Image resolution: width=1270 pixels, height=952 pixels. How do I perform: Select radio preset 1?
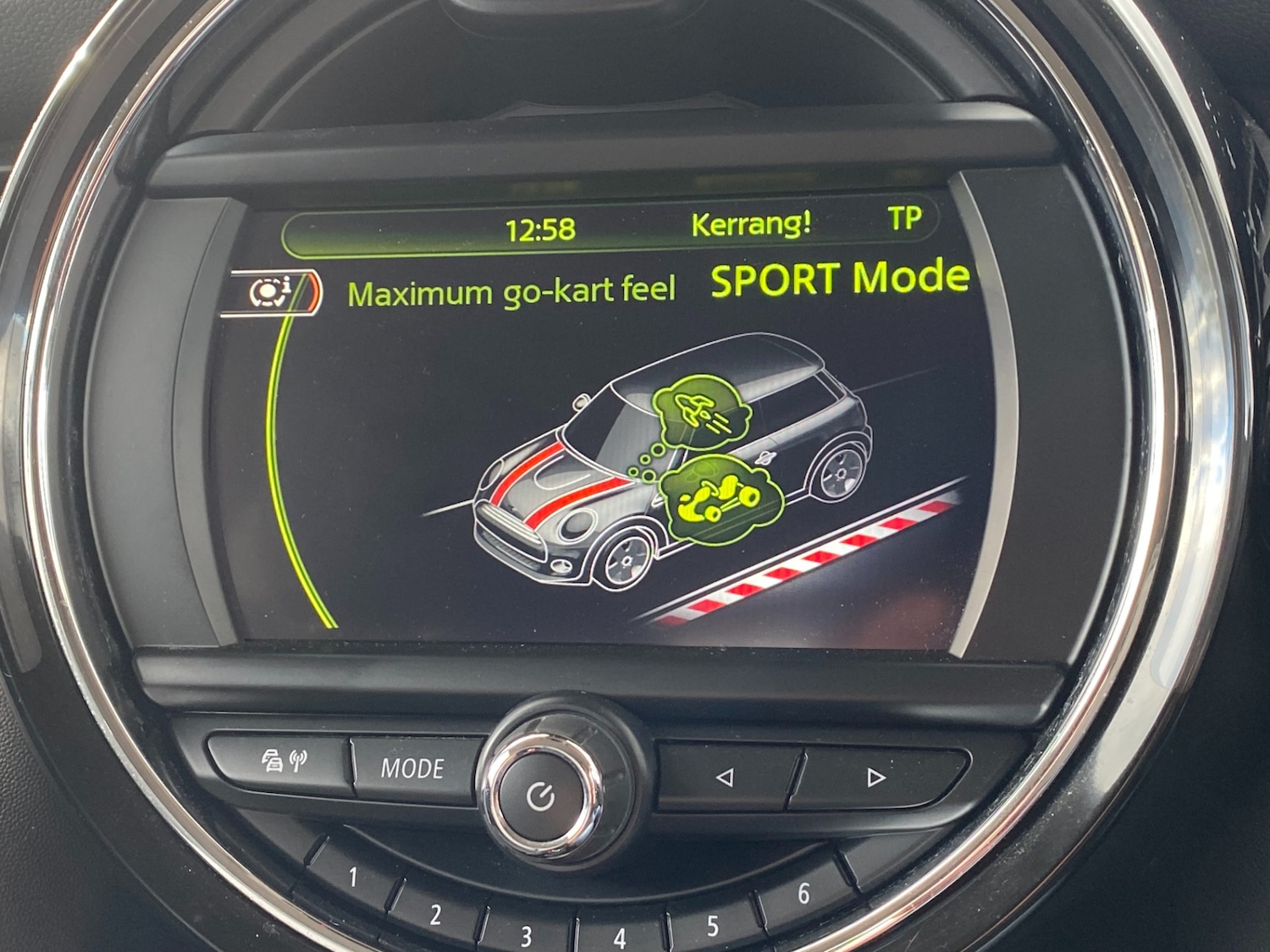point(354,878)
